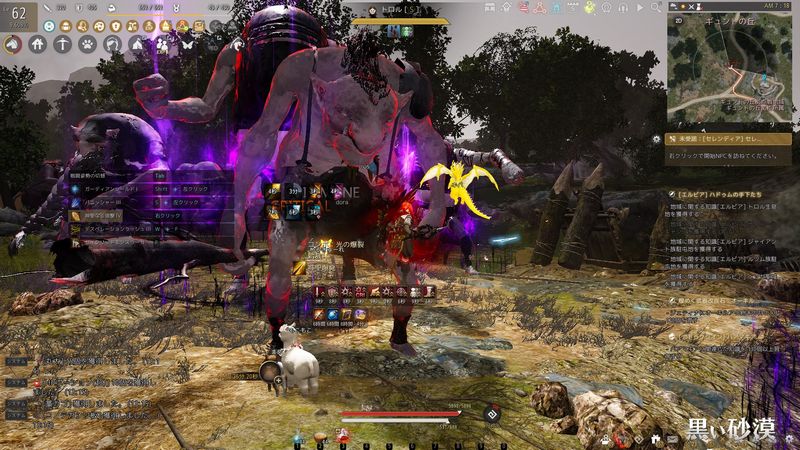The width and height of the screenshot is (800, 450).
Task: Click the tent camp icon
Action: click(138, 44)
